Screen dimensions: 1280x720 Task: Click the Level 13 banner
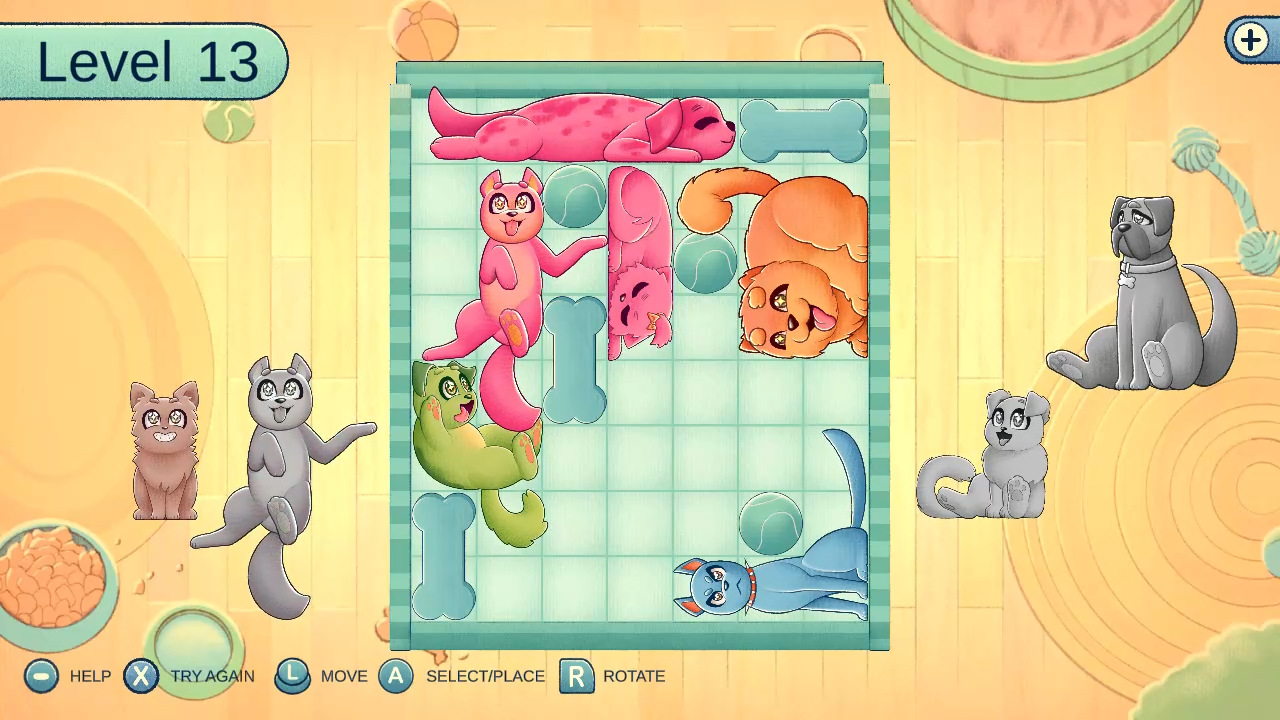[145, 62]
